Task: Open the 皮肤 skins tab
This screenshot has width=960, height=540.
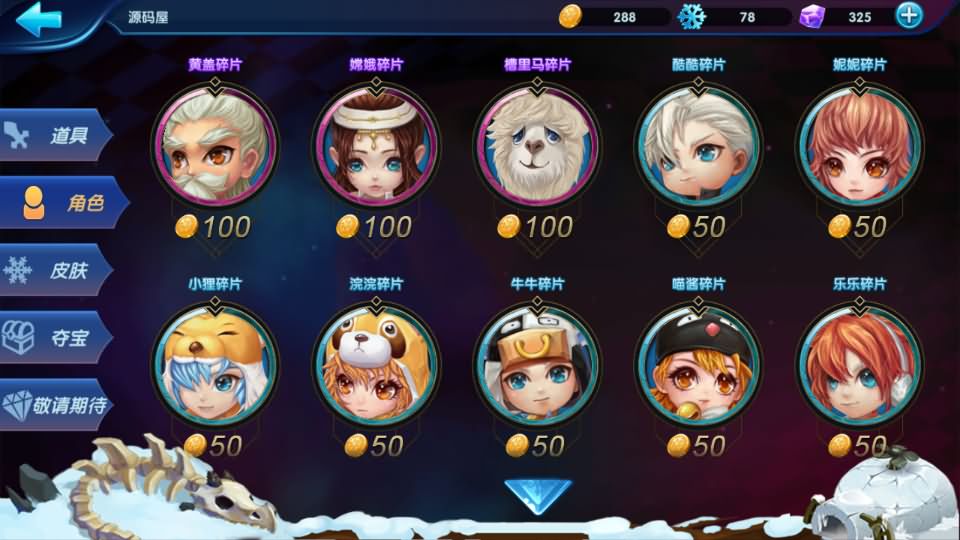Action: (58, 270)
